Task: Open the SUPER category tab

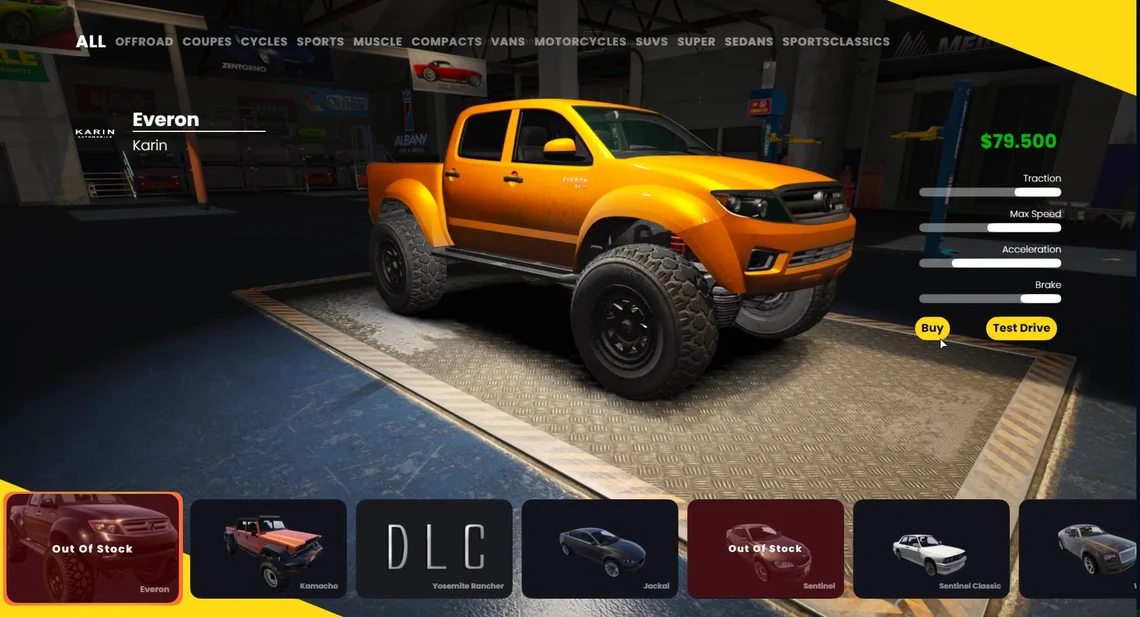Action: [696, 42]
